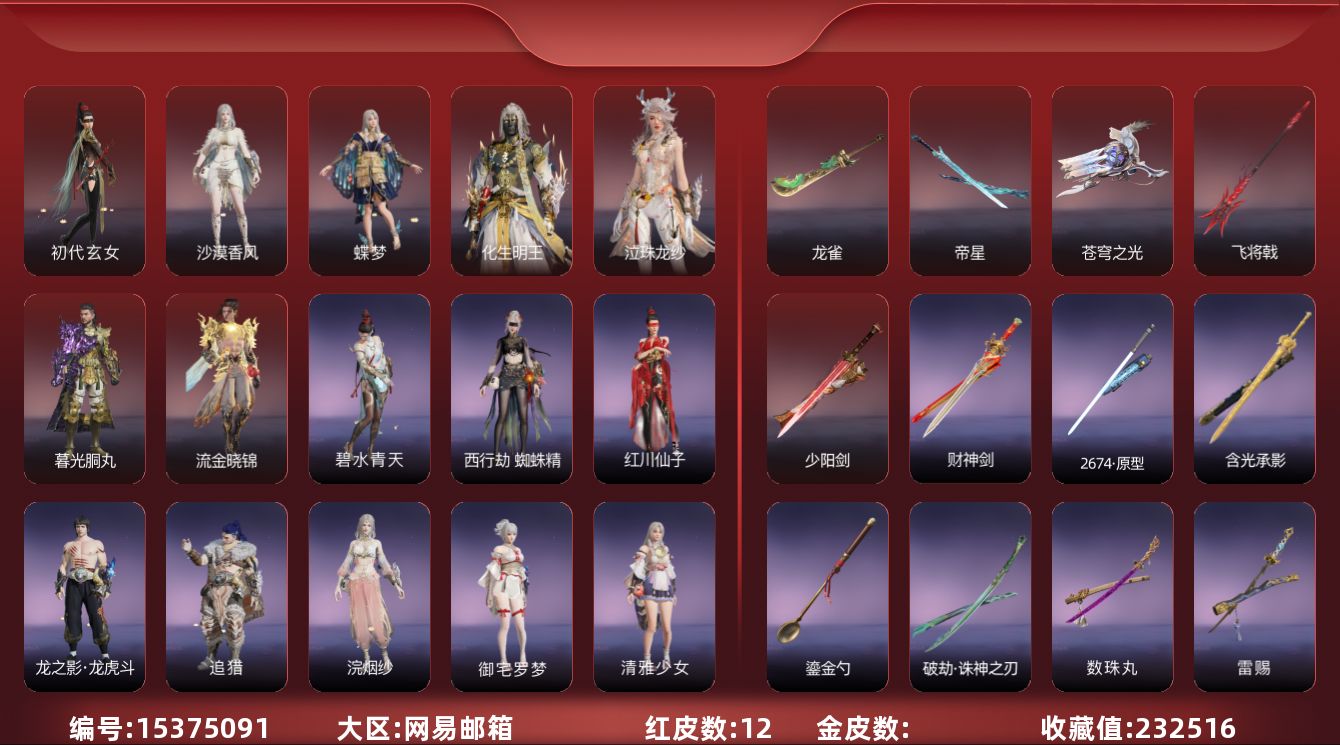Select the 龙雀 weapon skin card
The width and height of the screenshot is (1340, 745).
827,180
